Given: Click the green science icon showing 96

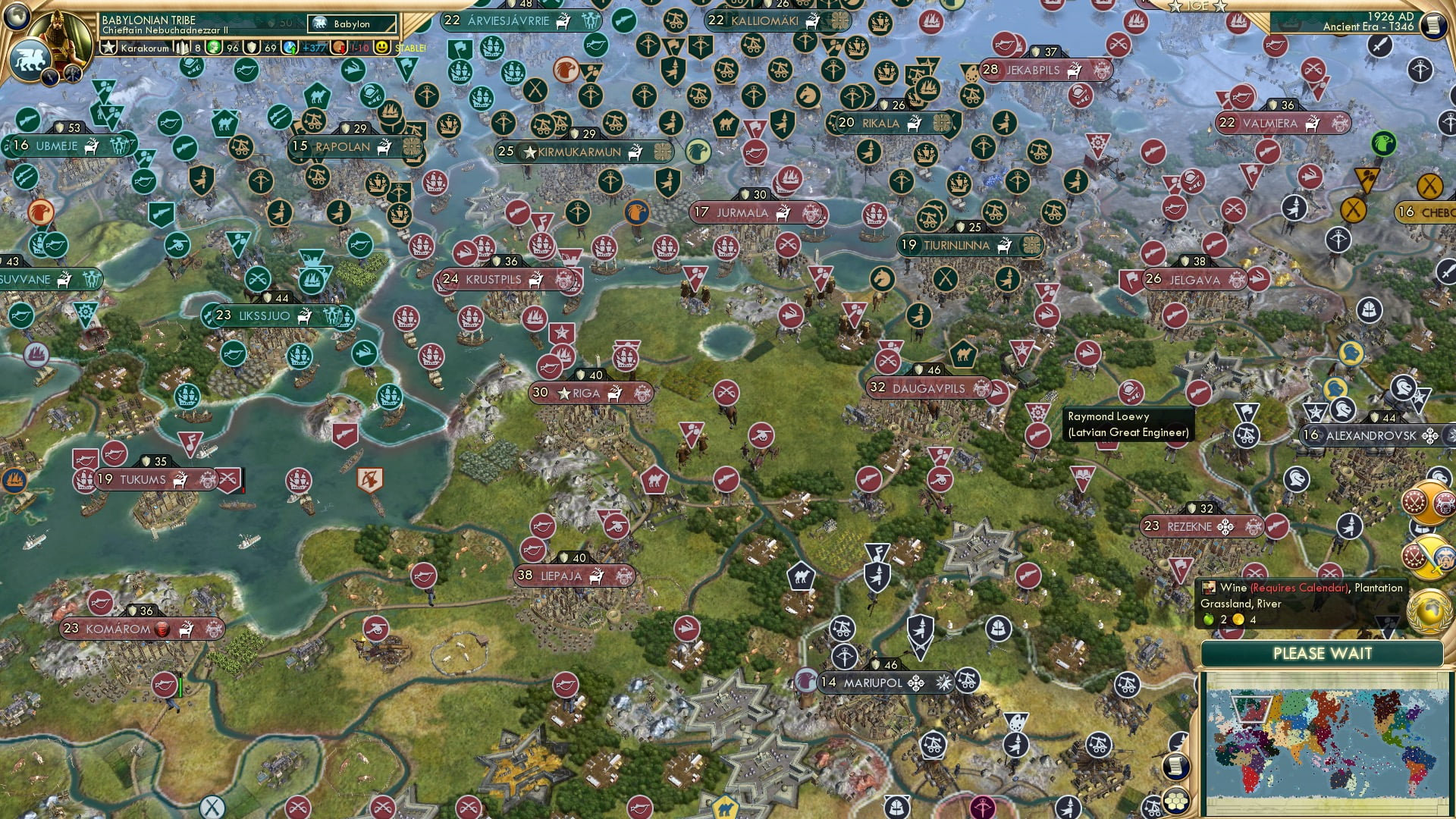Looking at the screenshot, I should click(212, 48).
